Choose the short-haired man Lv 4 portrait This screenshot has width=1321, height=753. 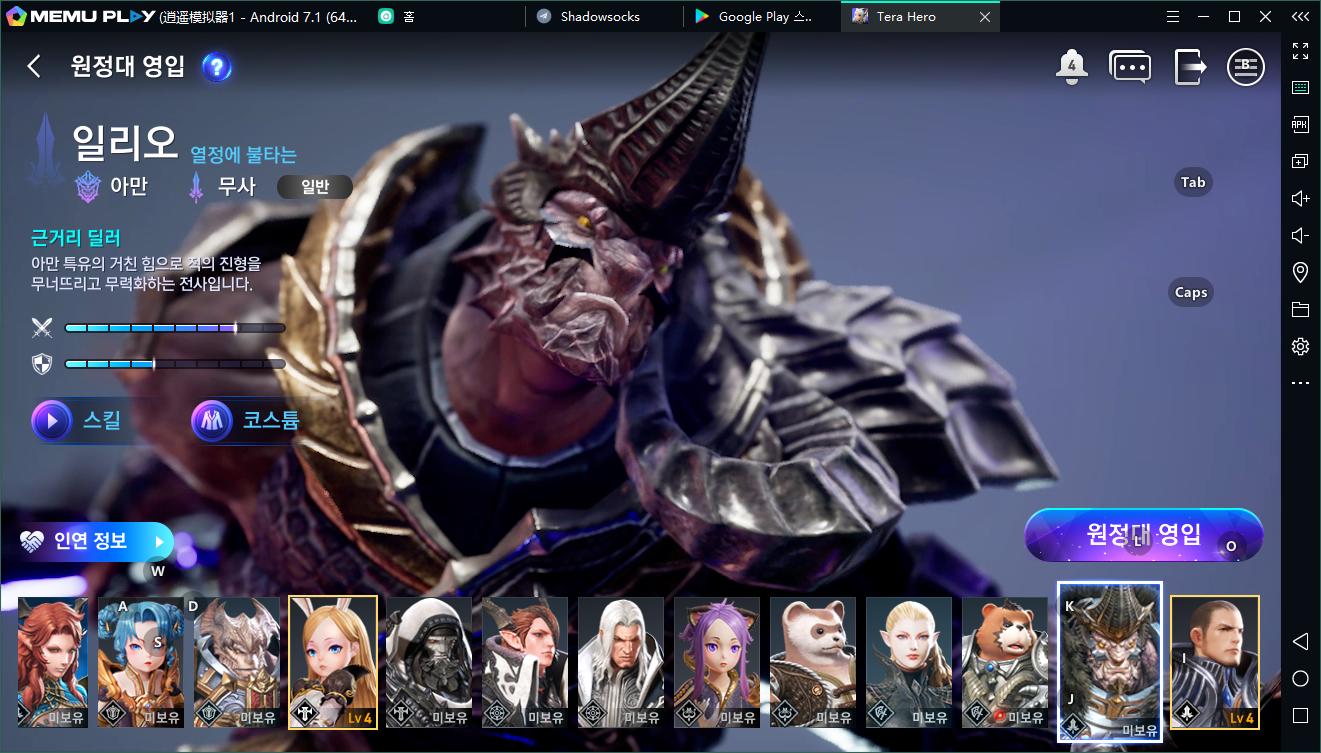(1214, 662)
